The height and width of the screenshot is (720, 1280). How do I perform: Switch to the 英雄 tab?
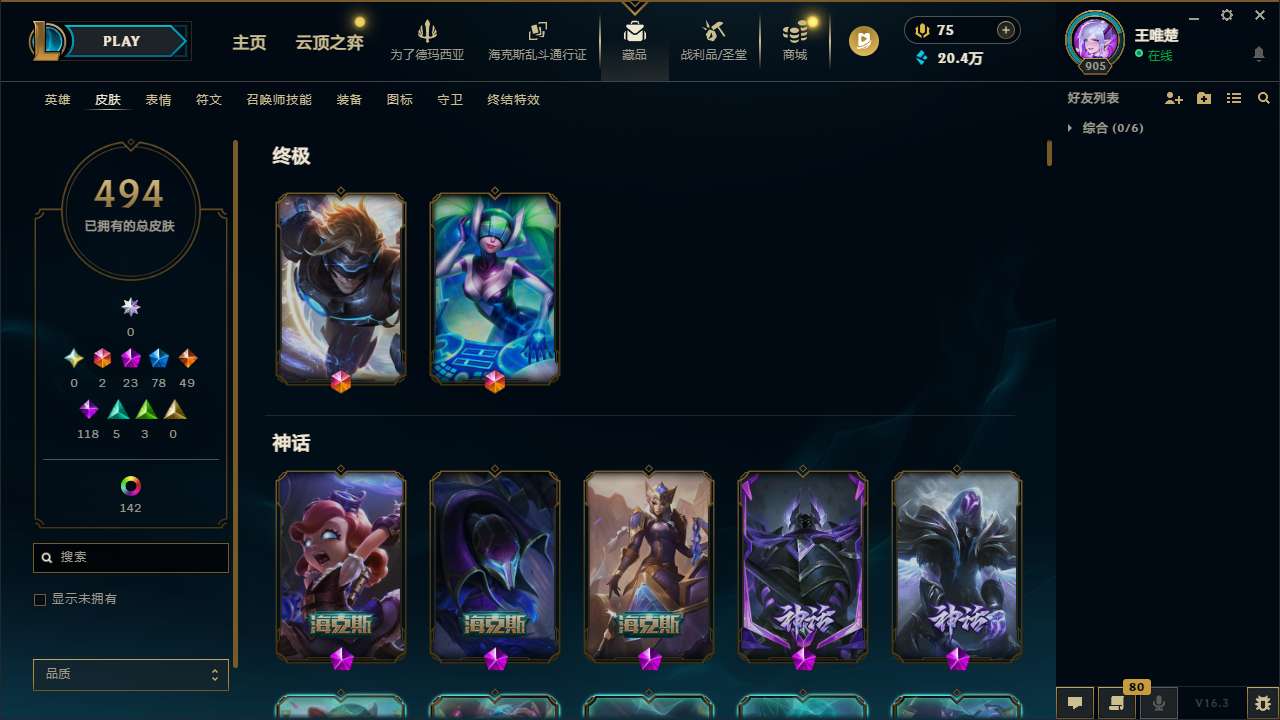coord(57,100)
